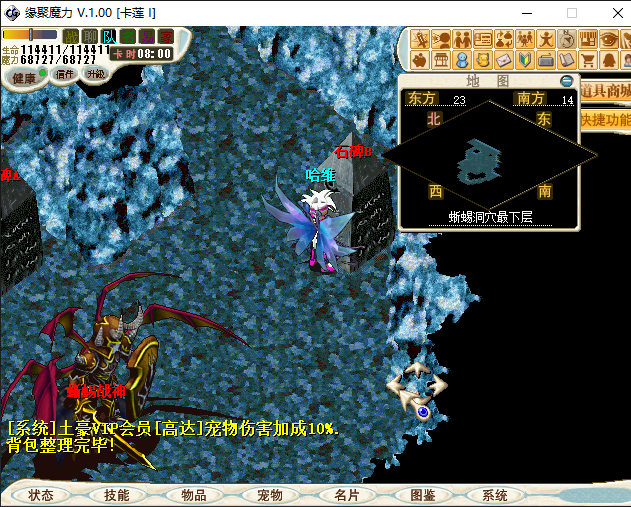Image resolution: width=631 pixels, height=507 pixels.
Task: Open the 图鉴 bestiary menu
Action: tap(422, 495)
